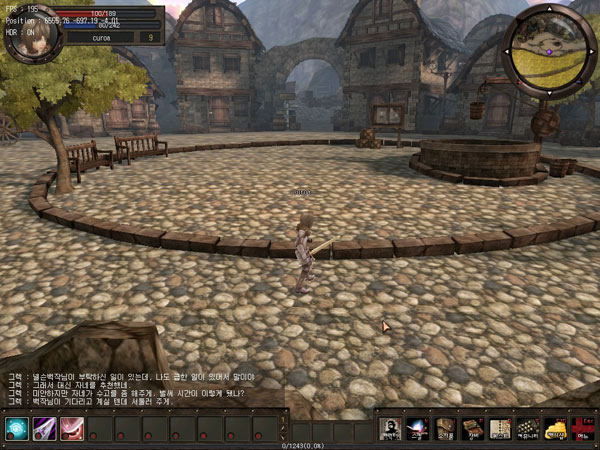
Task: Activate the cyan swirl skill in the hotbar
Action: [16, 428]
